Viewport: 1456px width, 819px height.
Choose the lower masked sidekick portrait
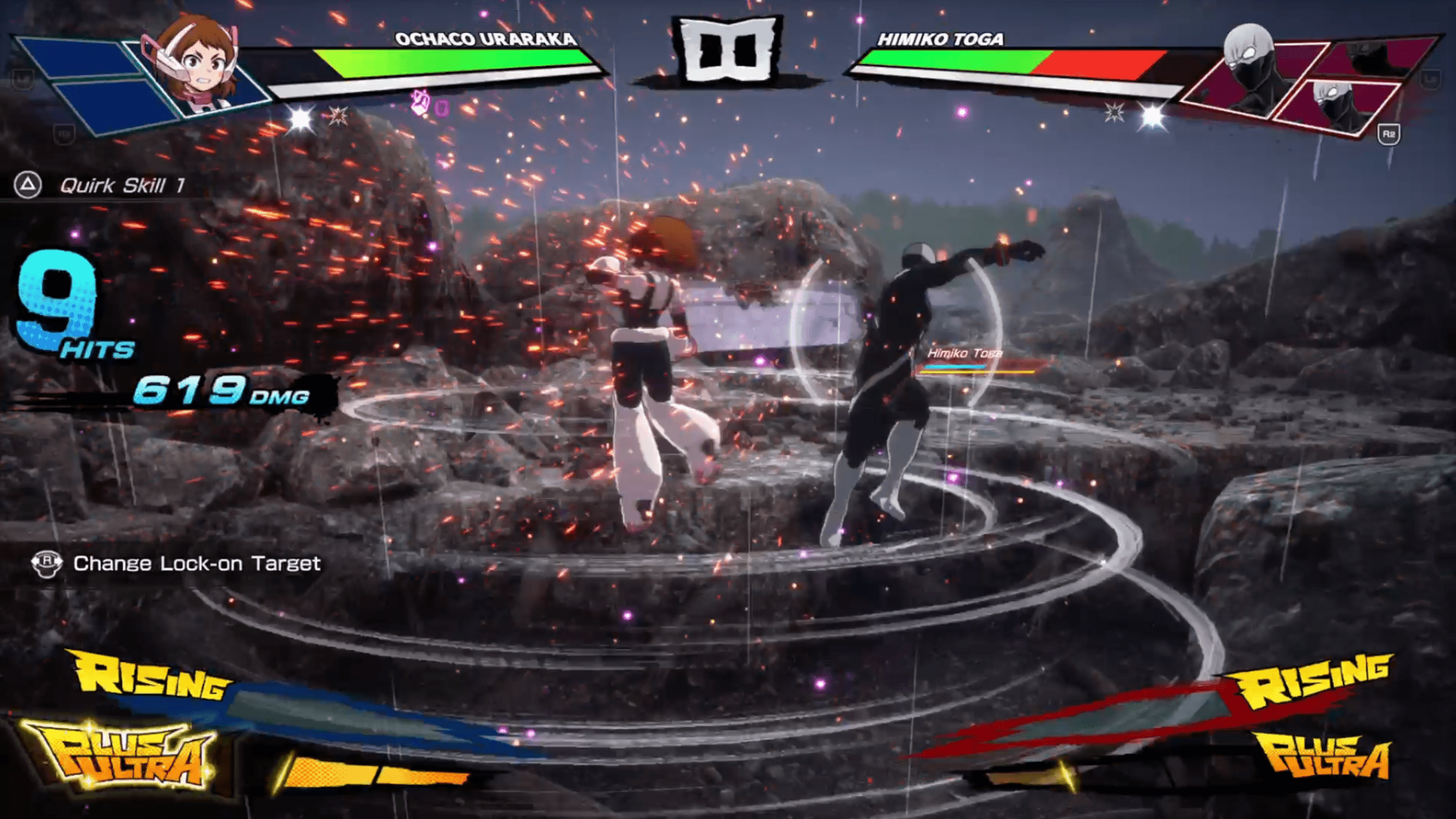[x=1335, y=106]
